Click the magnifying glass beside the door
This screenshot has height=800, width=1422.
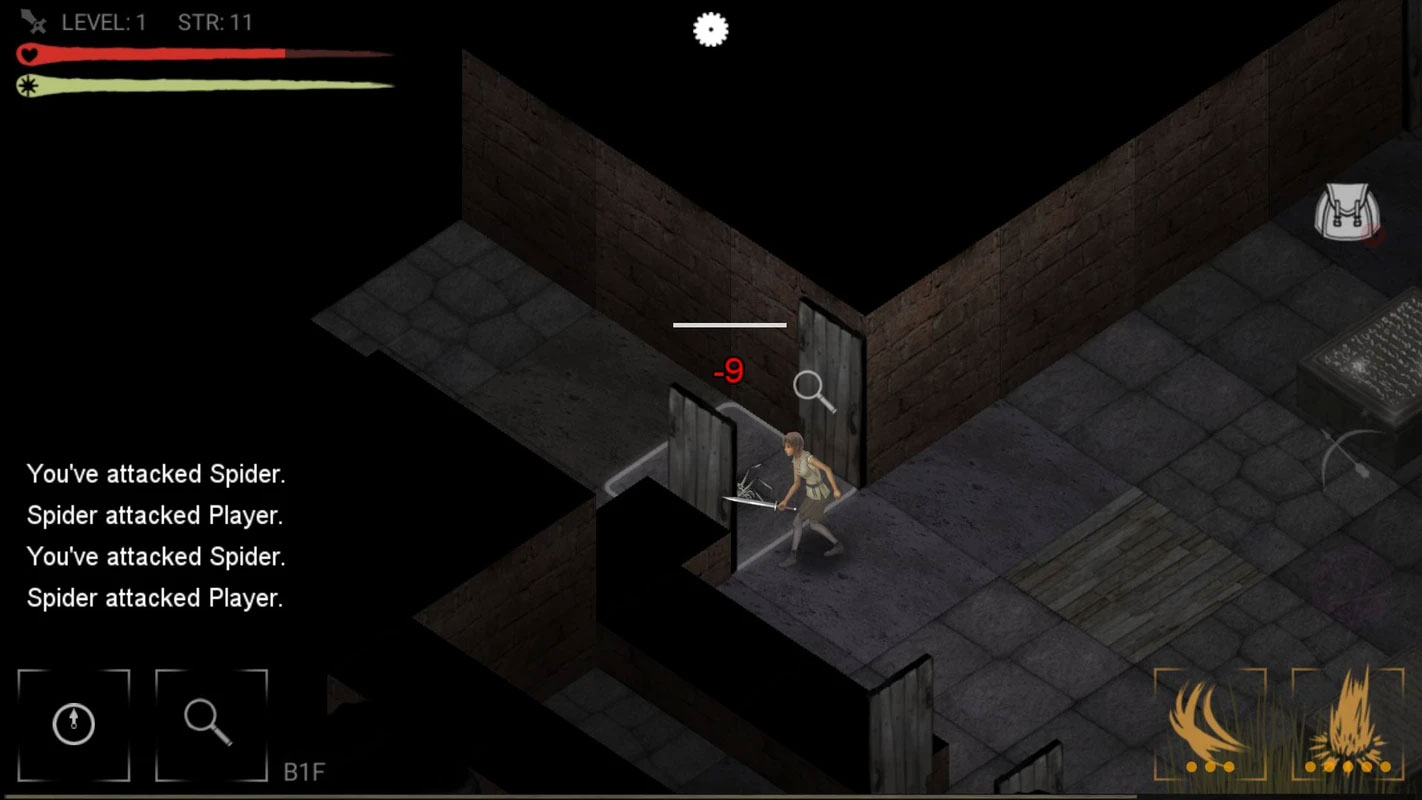(x=814, y=391)
